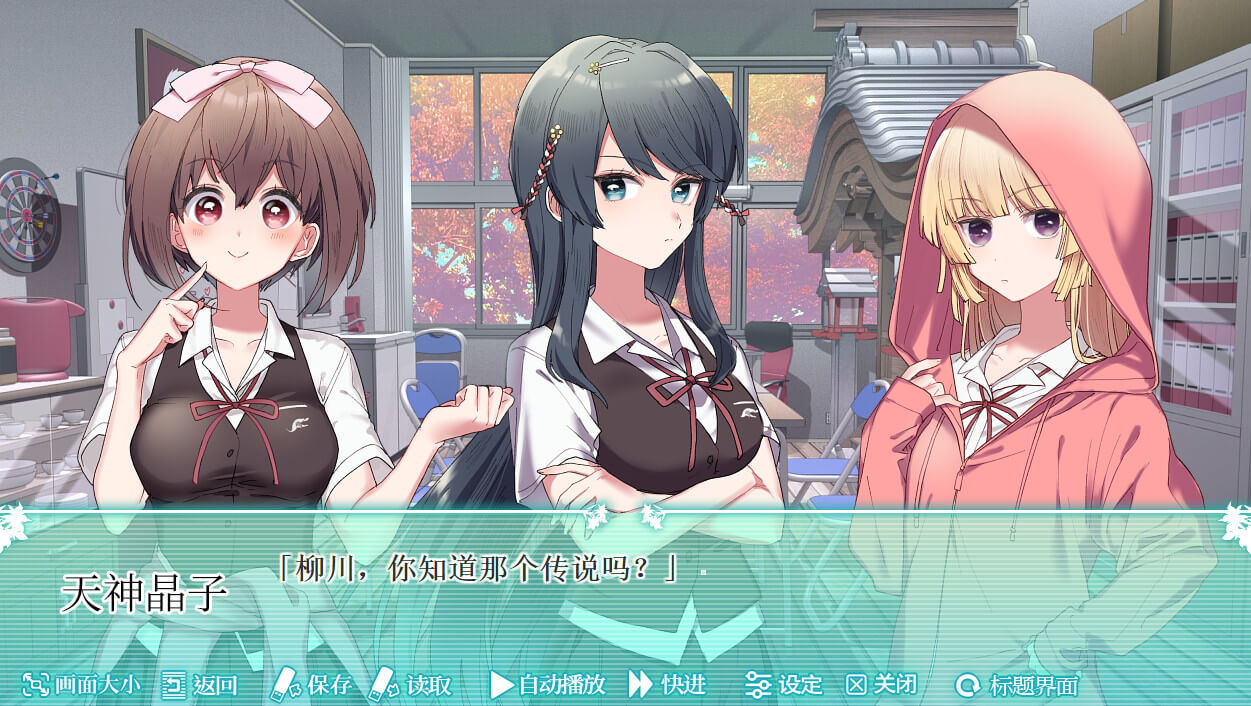This screenshot has height=706, width=1251.
Task: Toggle 自动播放 auto-play mode
Action: pos(548,685)
